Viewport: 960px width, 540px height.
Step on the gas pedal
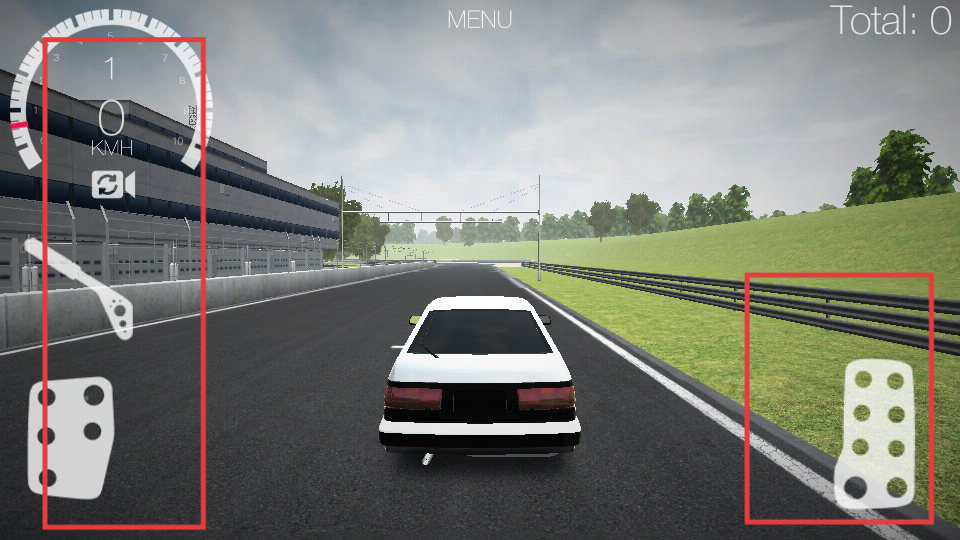pos(877,431)
